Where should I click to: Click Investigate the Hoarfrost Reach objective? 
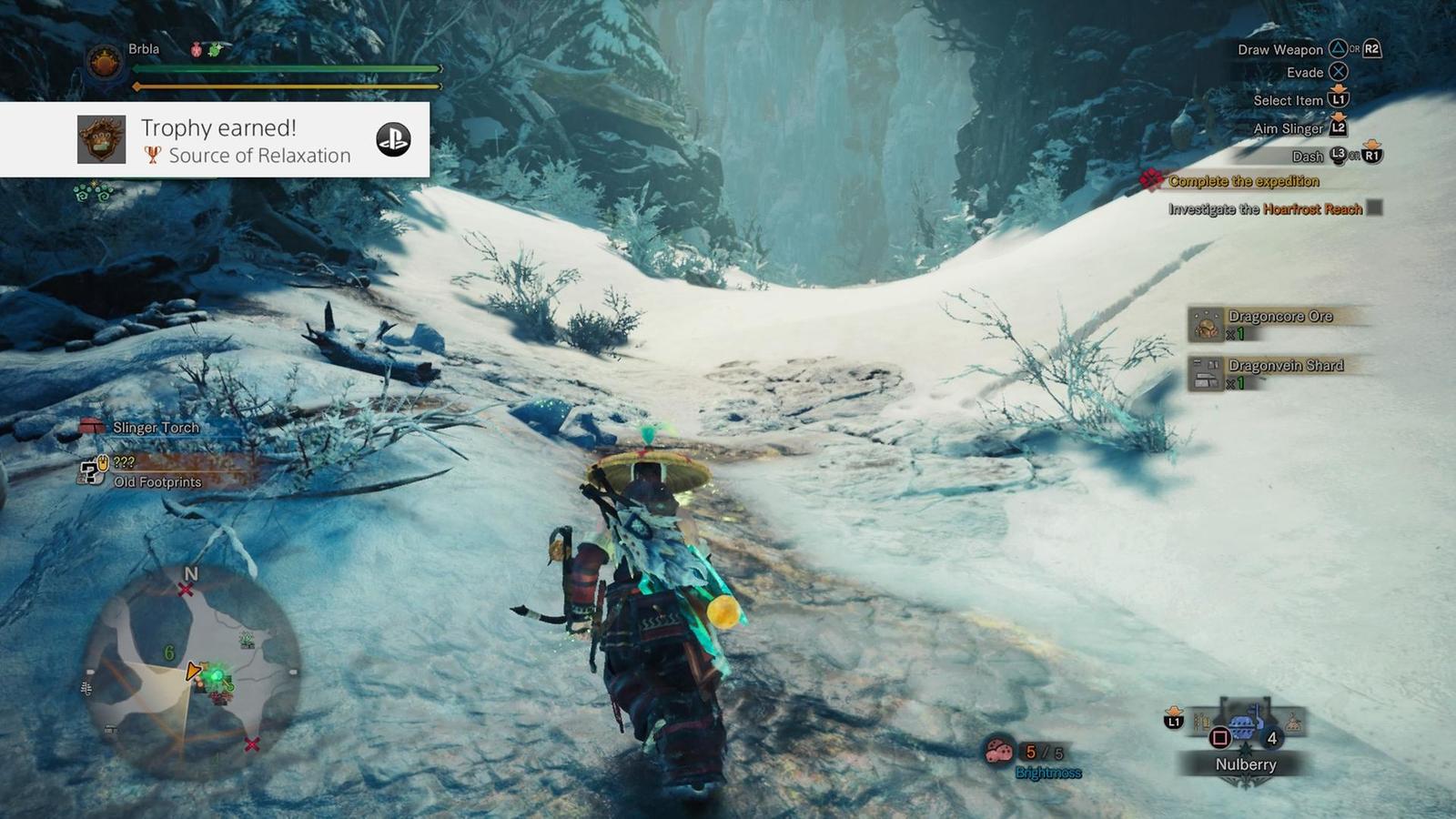coord(1265,209)
